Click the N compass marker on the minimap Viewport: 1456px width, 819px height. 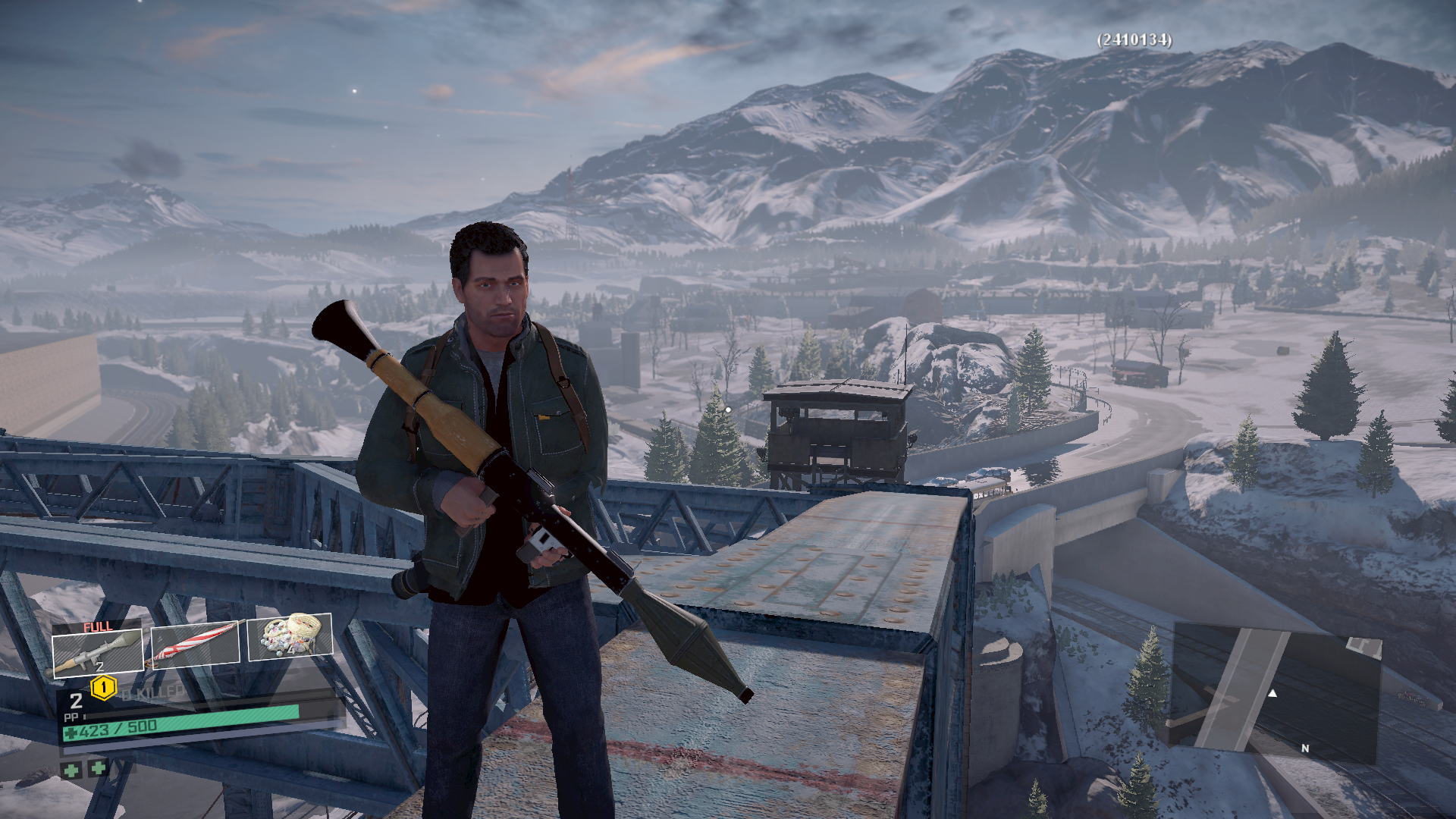pos(1305,748)
